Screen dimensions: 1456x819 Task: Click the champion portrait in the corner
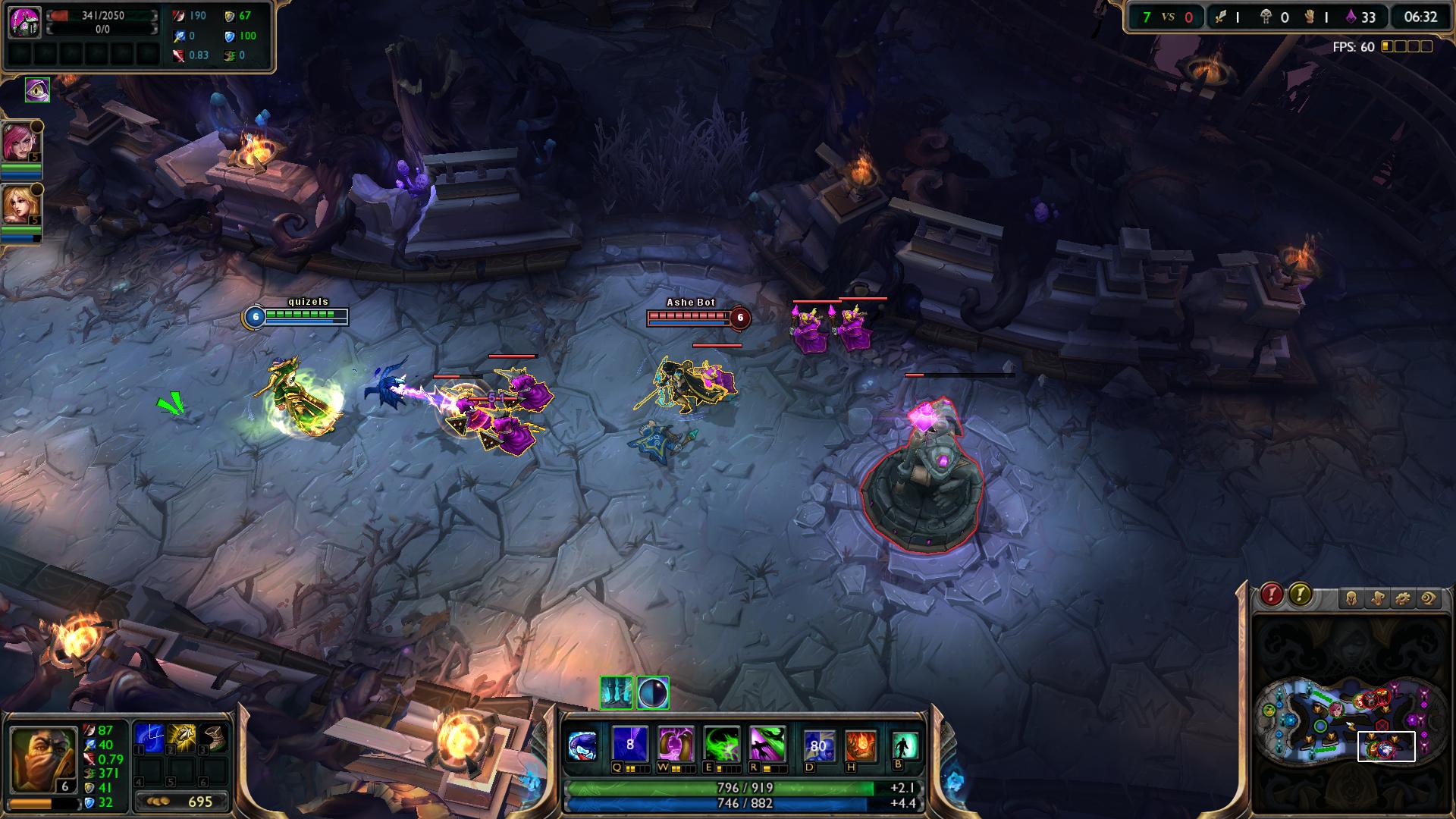coord(43,760)
